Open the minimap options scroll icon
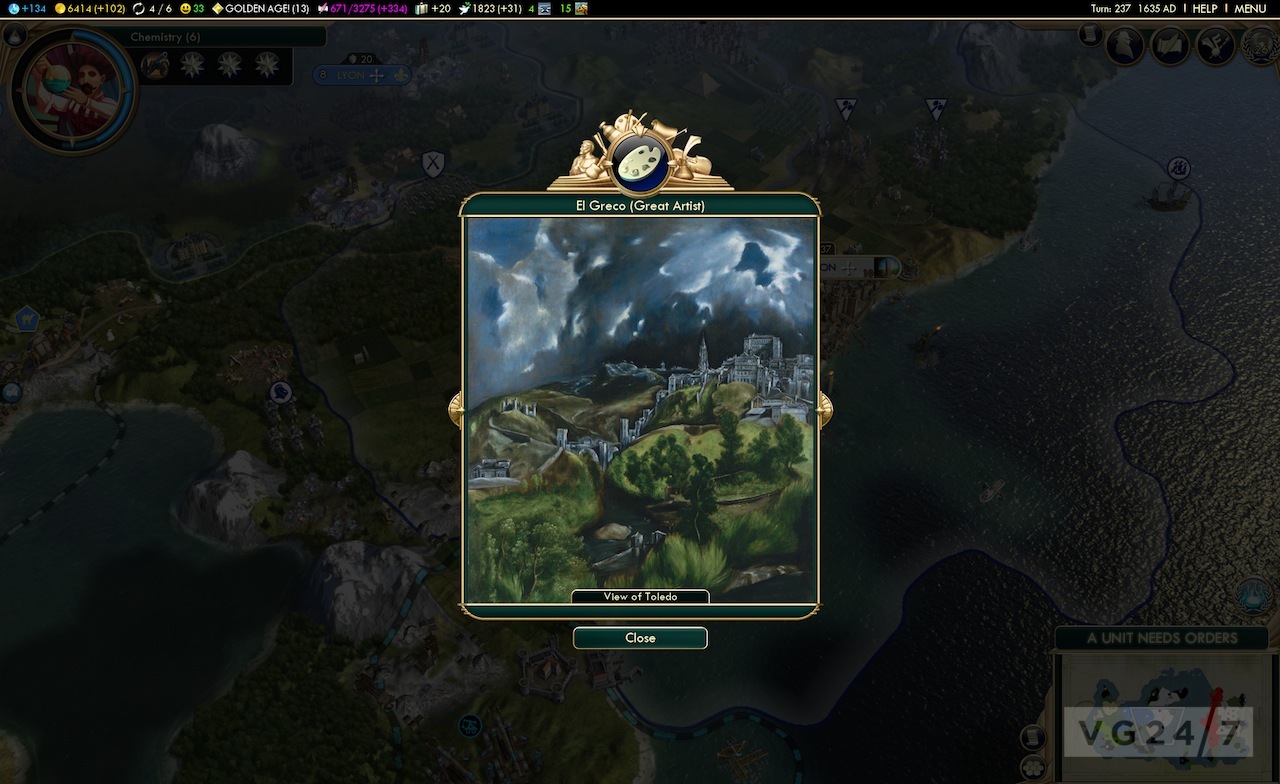This screenshot has width=1280, height=784. point(1032,738)
